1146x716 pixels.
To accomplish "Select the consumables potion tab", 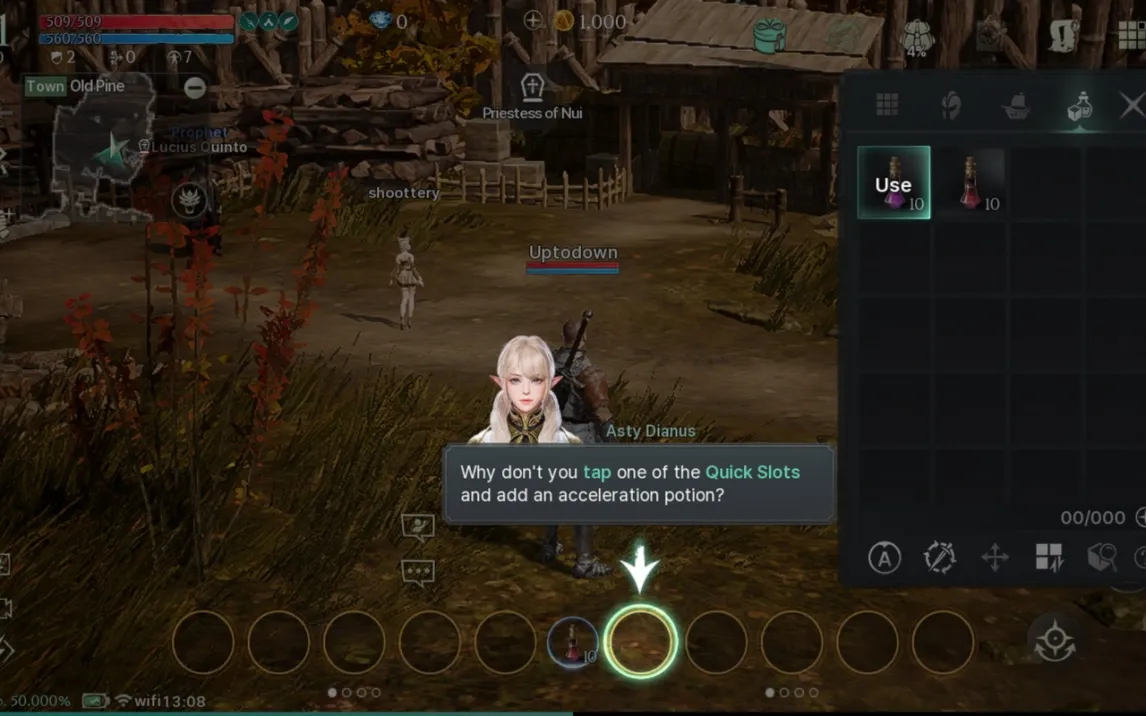I will [1080, 106].
